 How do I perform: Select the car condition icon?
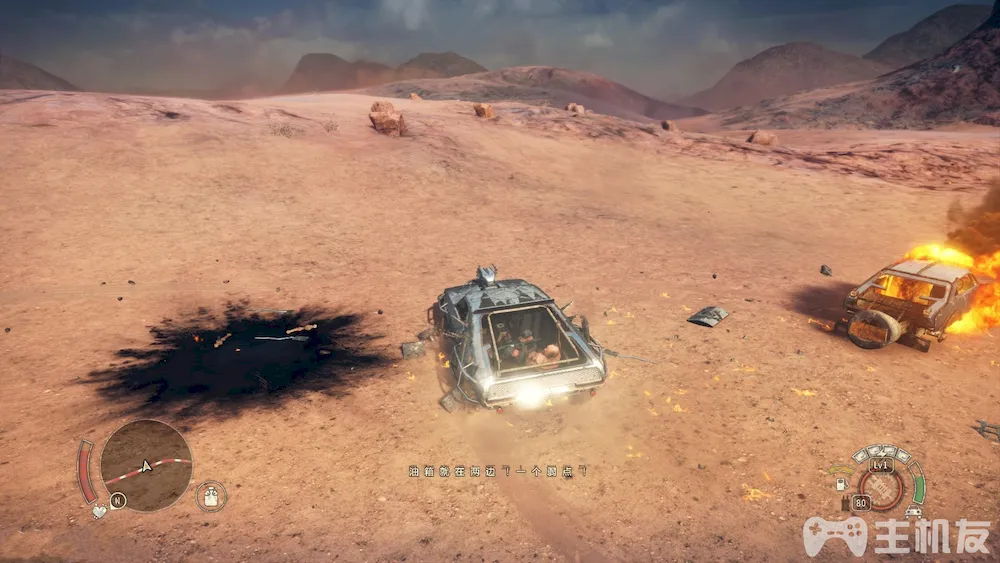(x=914, y=511)
